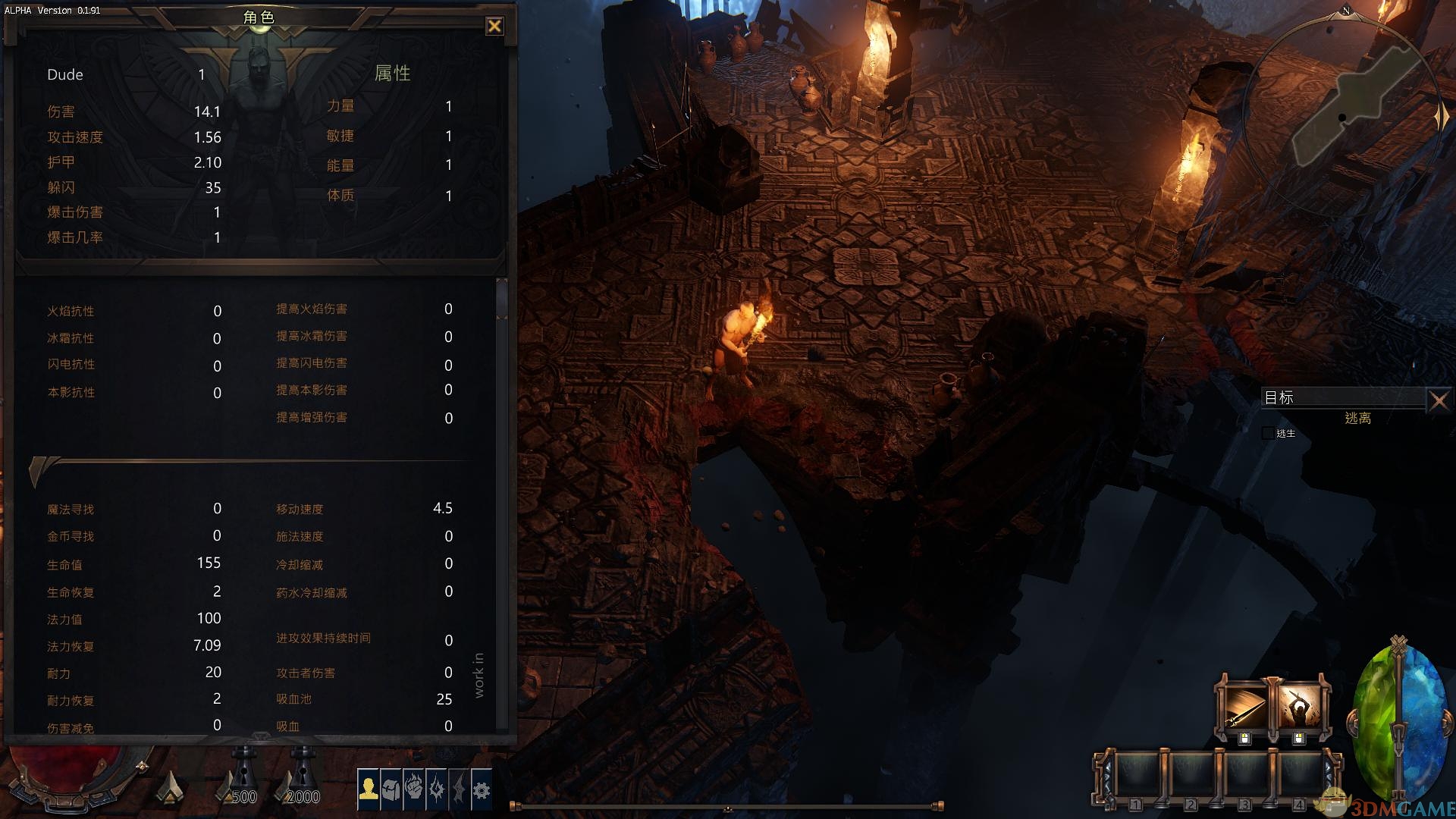Open the gear settings menu
This screenshot has height=819, width=1456.
tap(482, 789)
